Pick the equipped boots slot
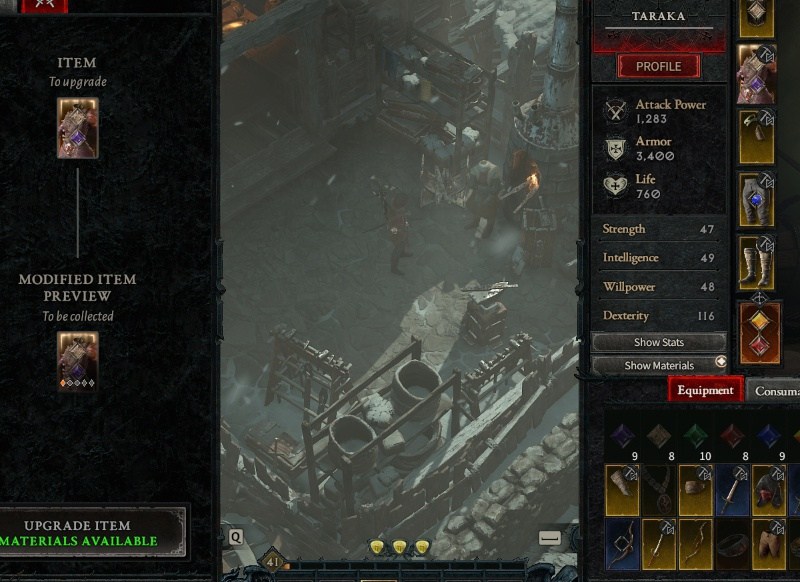This screenshot has width=800, height=582. coord(757,263)
